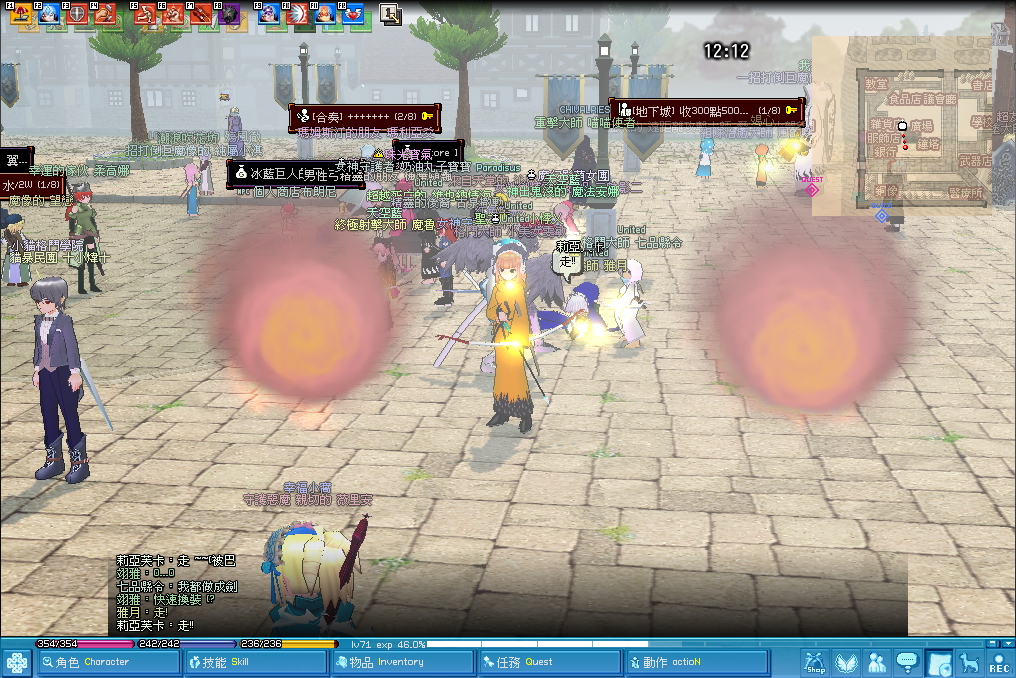This screenshot has width=1016, height=678.
Task: Open the Action menu
Action: point(694,662)
